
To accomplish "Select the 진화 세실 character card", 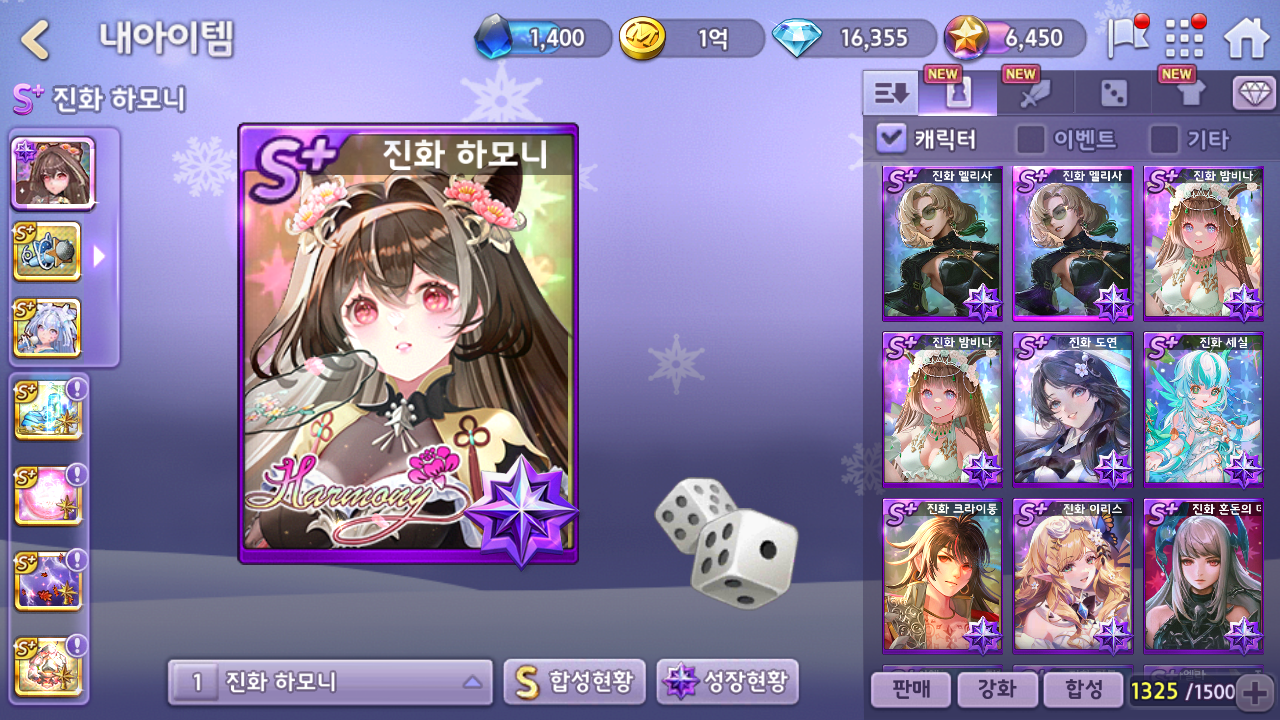I will pyautogui.click(x=1203, y=409).
